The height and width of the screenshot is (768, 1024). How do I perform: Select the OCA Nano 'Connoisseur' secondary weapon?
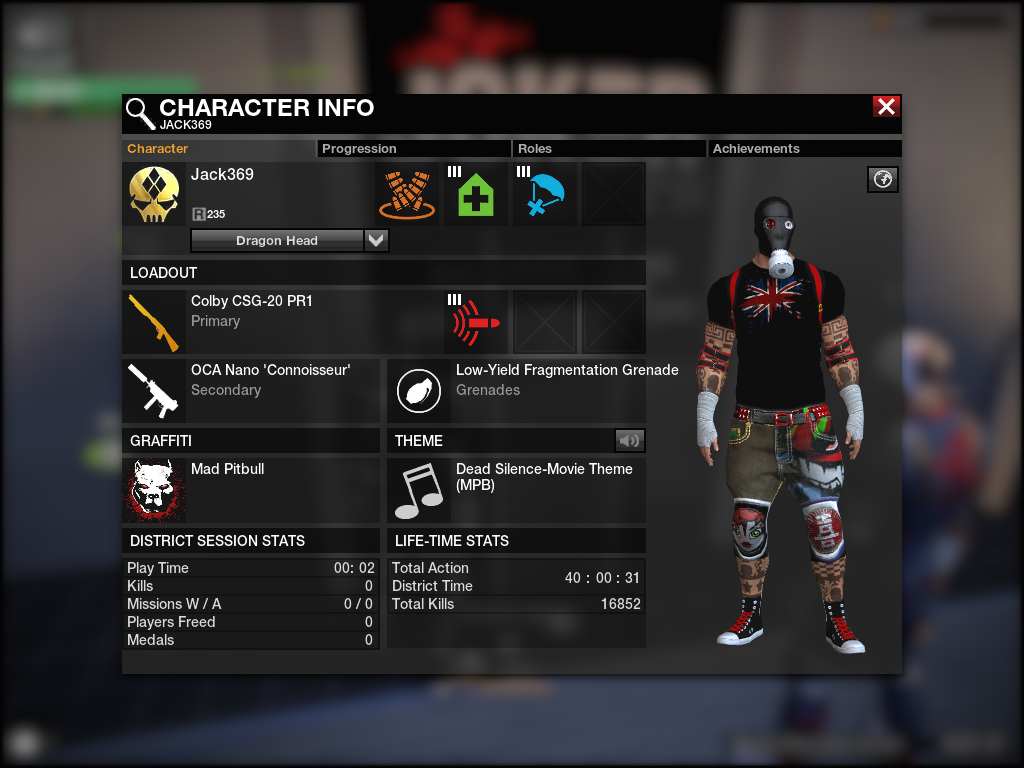tap(154, 391)
